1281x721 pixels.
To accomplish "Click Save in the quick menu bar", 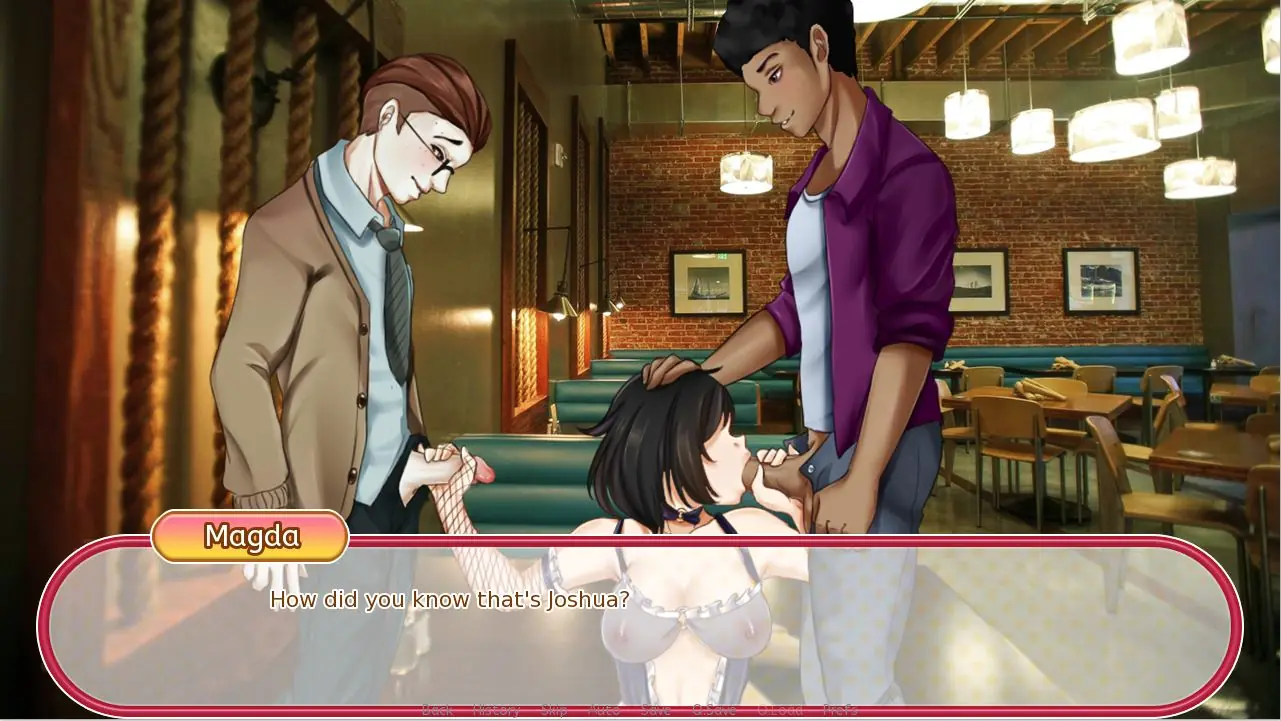I will pyautogui.click(x=656, y=710).
